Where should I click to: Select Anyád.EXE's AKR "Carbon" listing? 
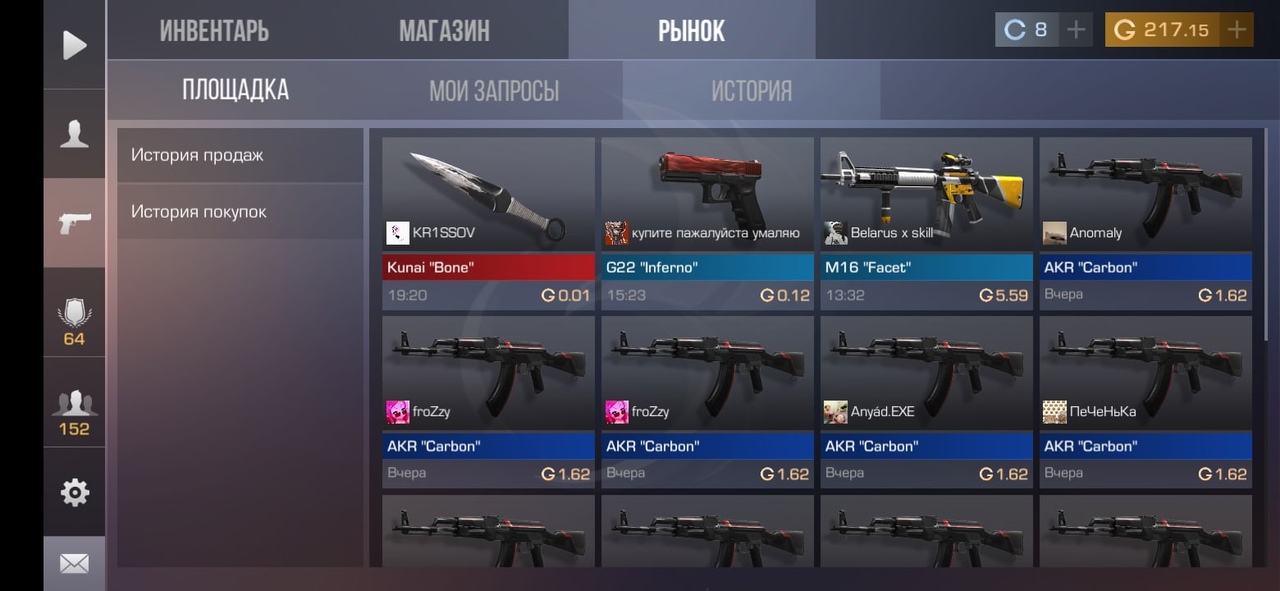point(926,401)
